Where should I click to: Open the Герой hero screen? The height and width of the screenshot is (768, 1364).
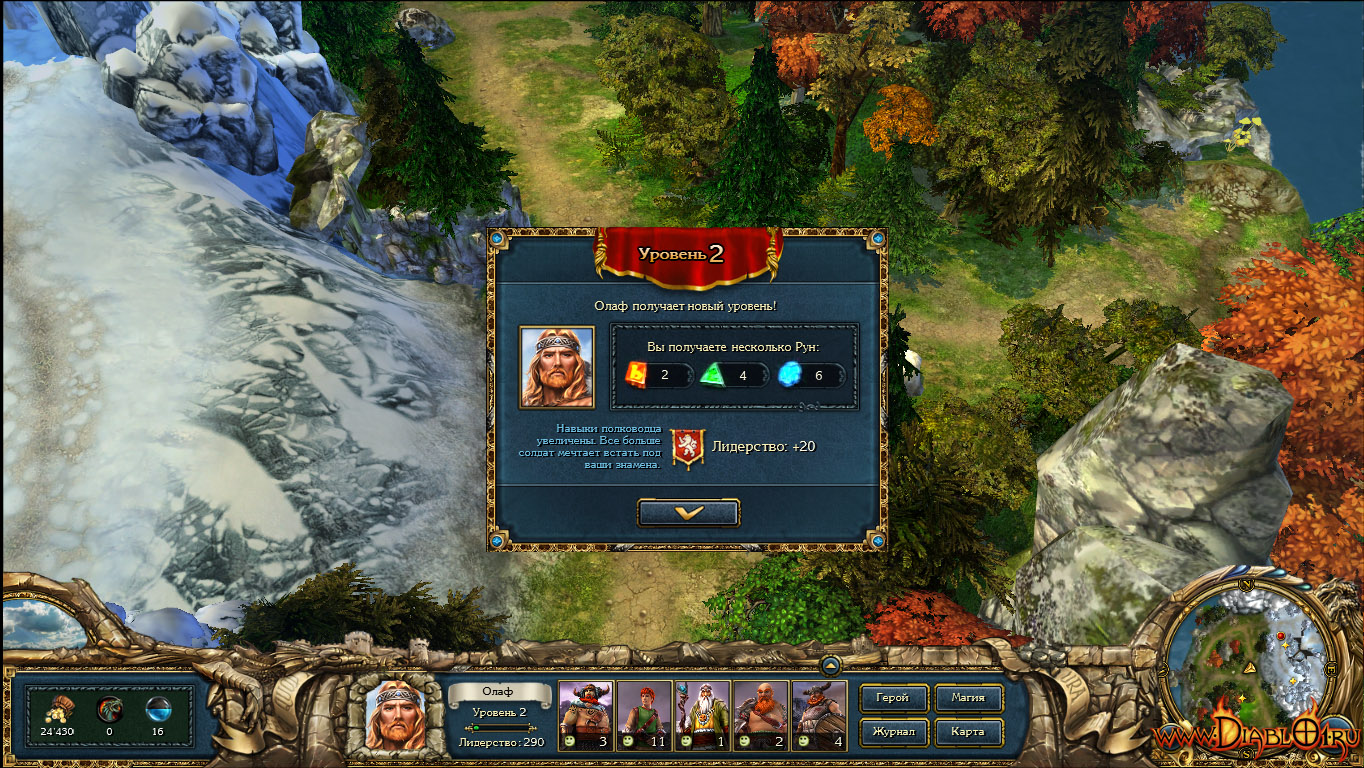tap(892, 698)
